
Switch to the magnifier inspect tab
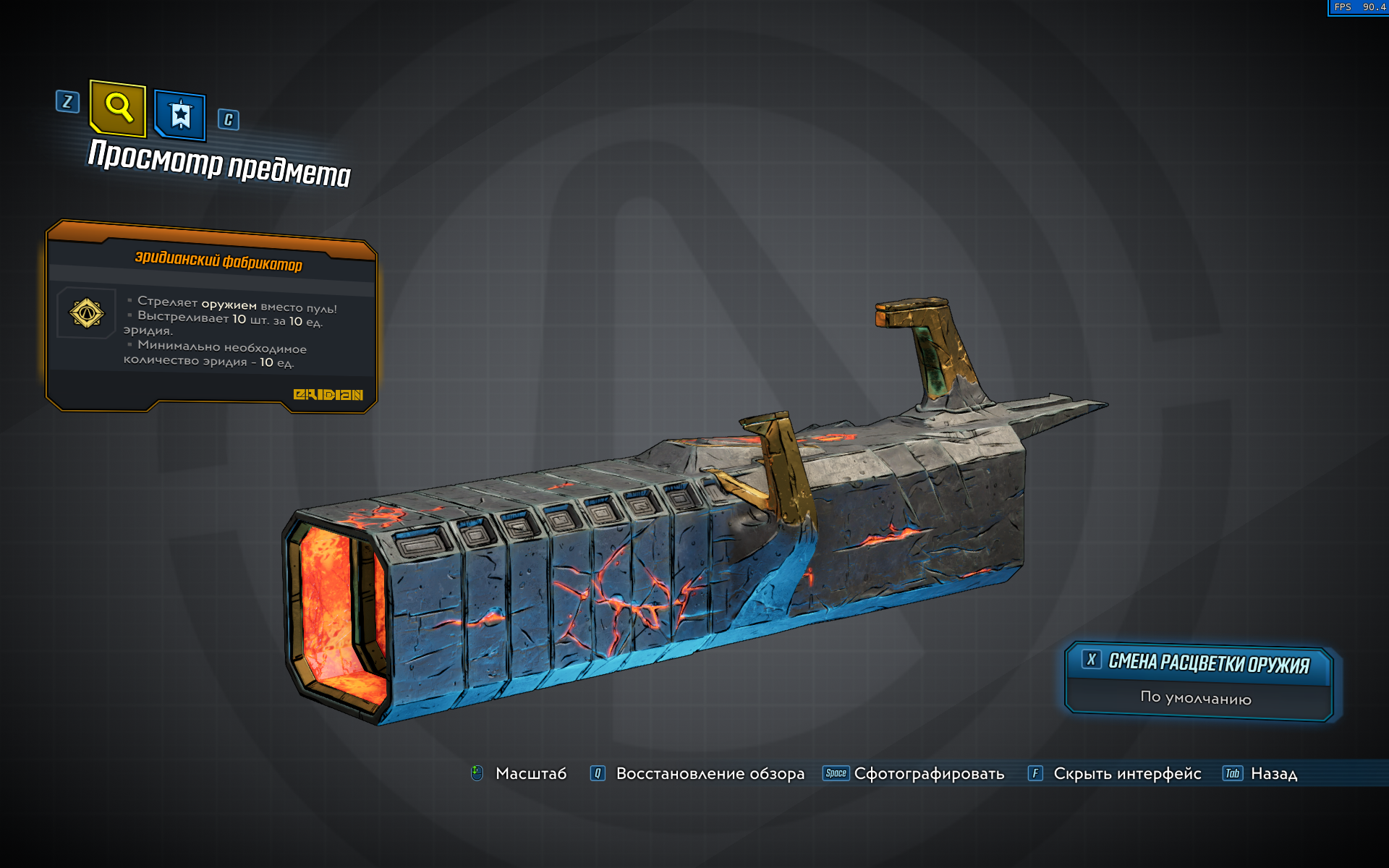[x=119, y=109]
